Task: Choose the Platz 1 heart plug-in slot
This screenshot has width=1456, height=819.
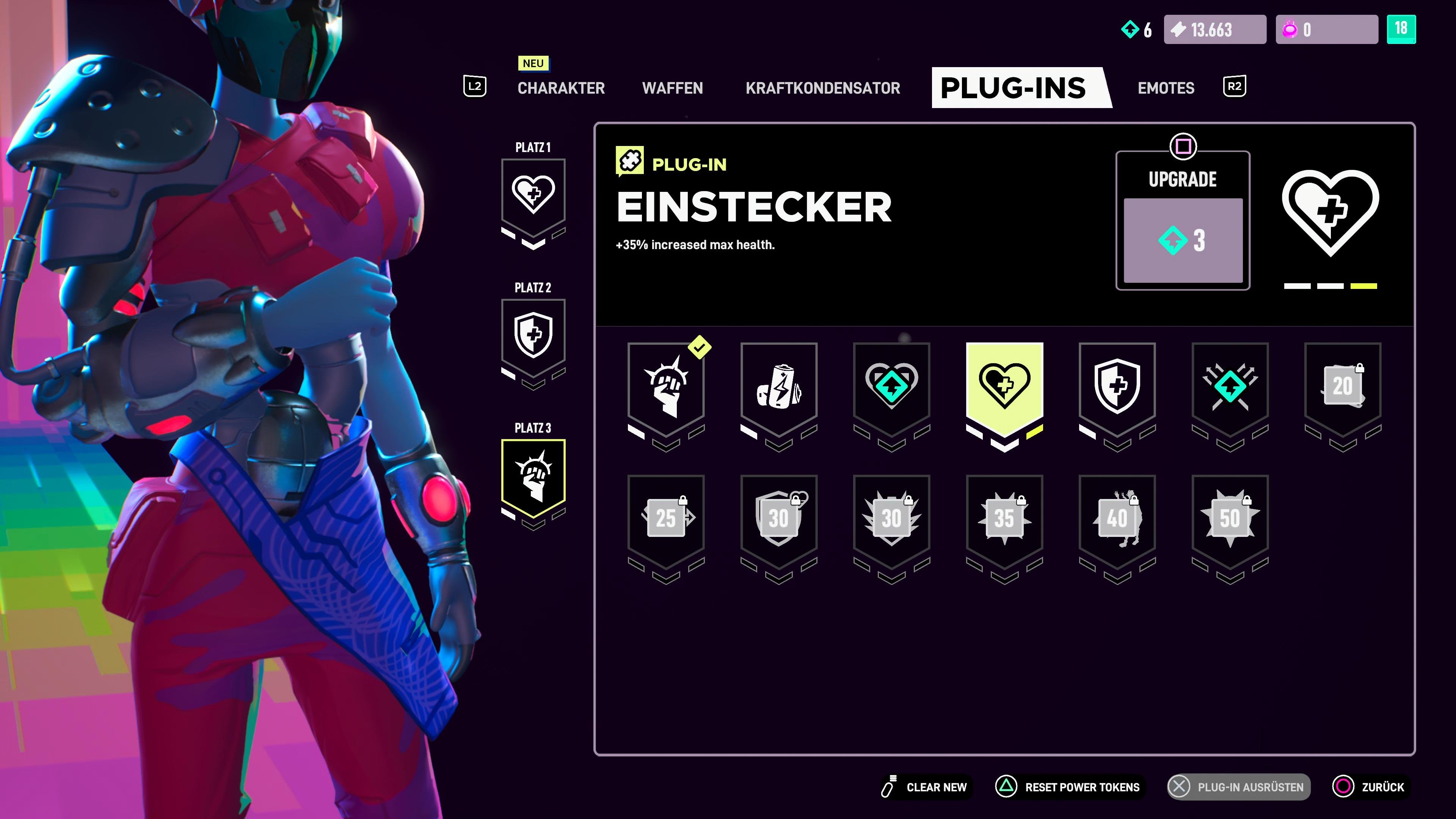Action: 533,196
